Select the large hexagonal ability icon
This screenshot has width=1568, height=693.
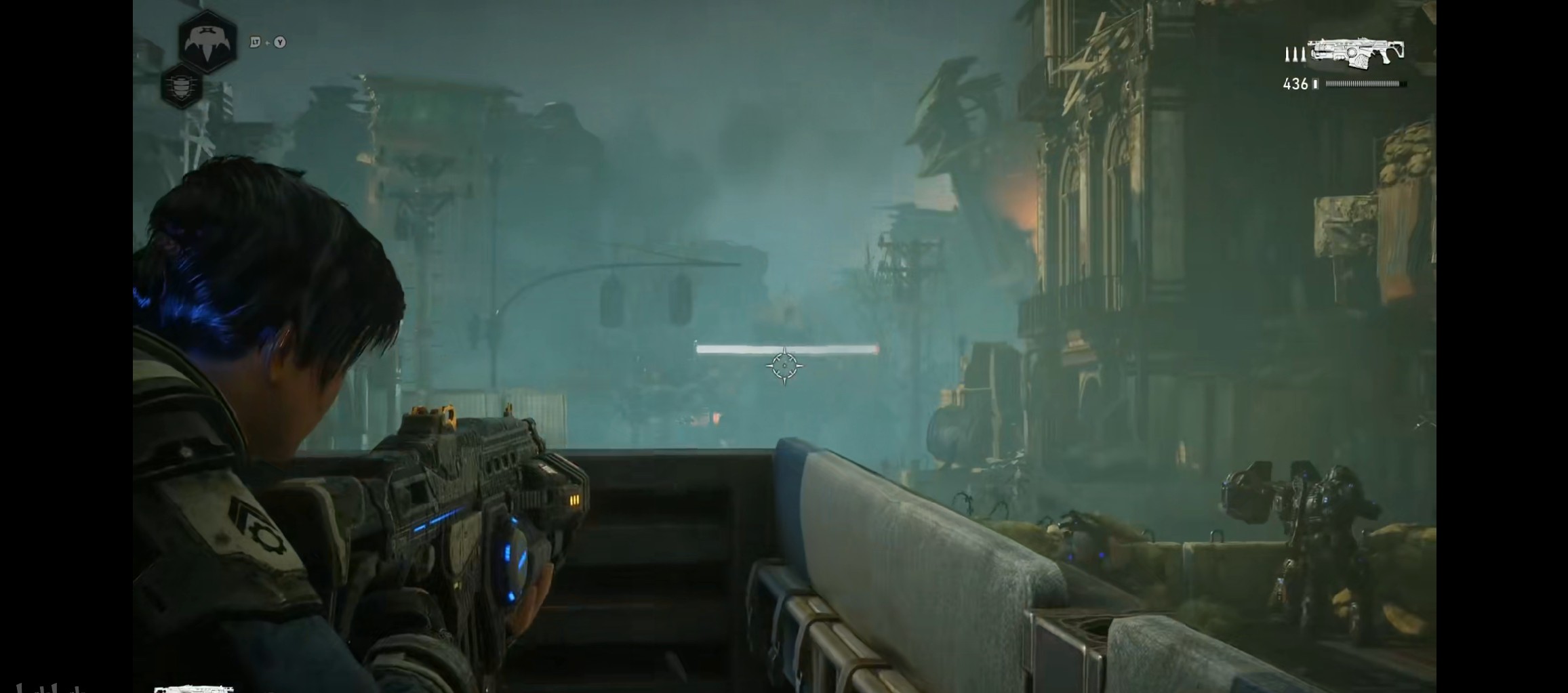tap(207, 41)
